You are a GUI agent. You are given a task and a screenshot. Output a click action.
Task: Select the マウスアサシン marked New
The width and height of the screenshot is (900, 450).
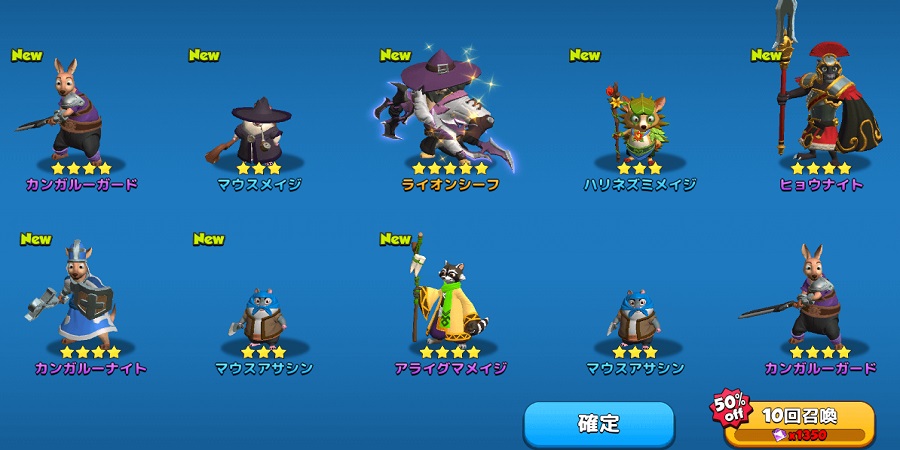(x=264, y=315)
